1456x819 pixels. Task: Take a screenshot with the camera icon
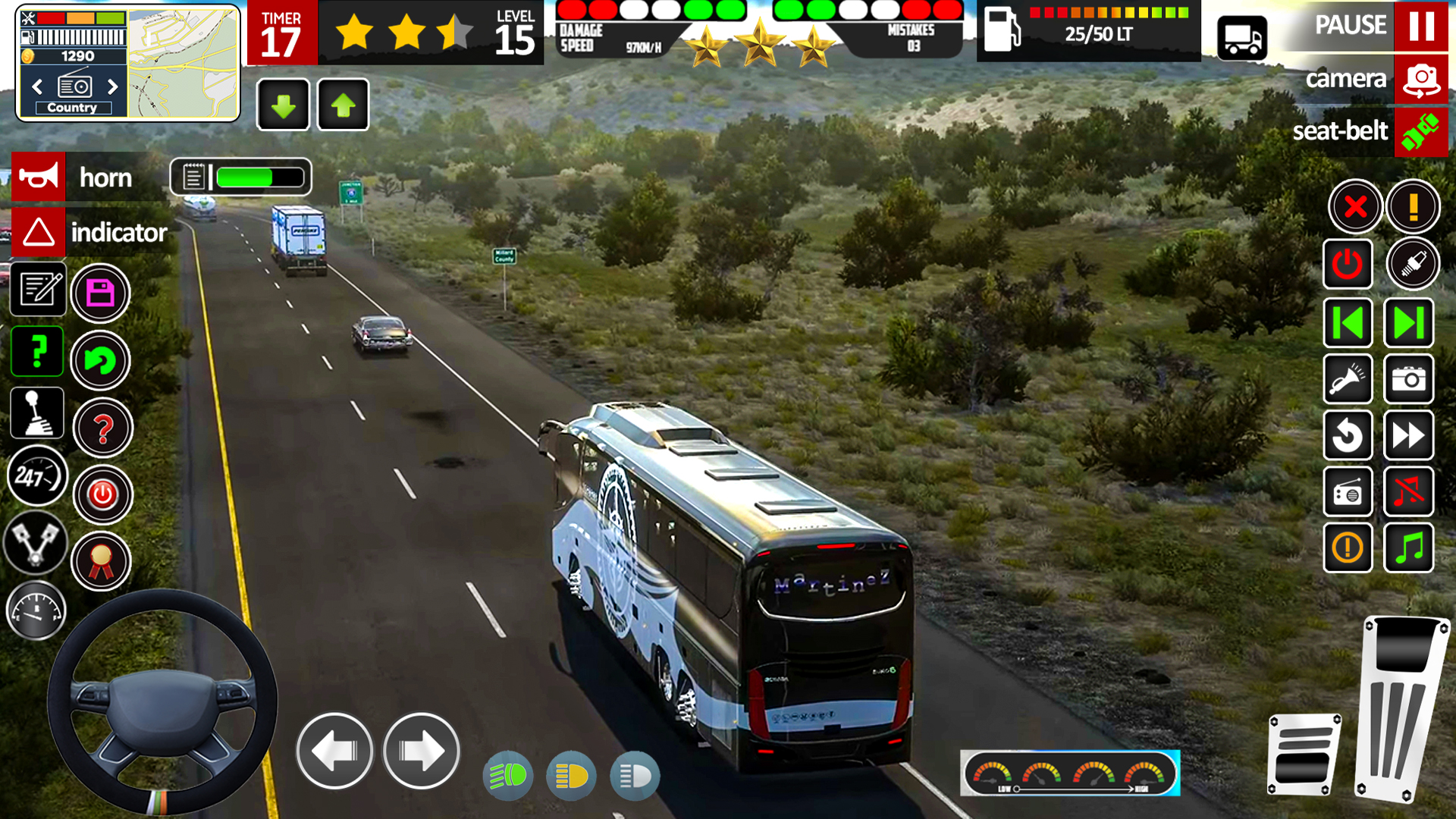click(1408, 379)
